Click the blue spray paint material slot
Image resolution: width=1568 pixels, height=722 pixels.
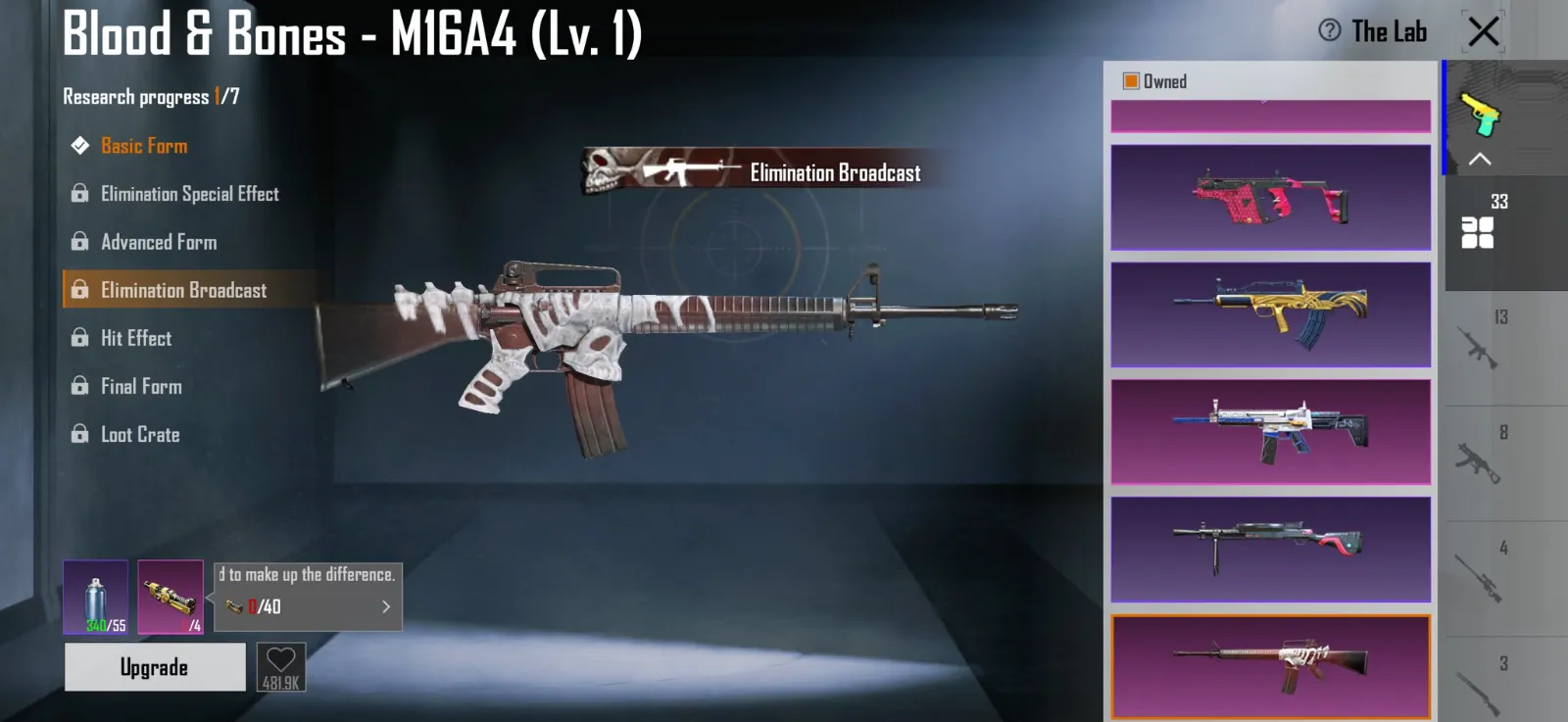(95, 597)
